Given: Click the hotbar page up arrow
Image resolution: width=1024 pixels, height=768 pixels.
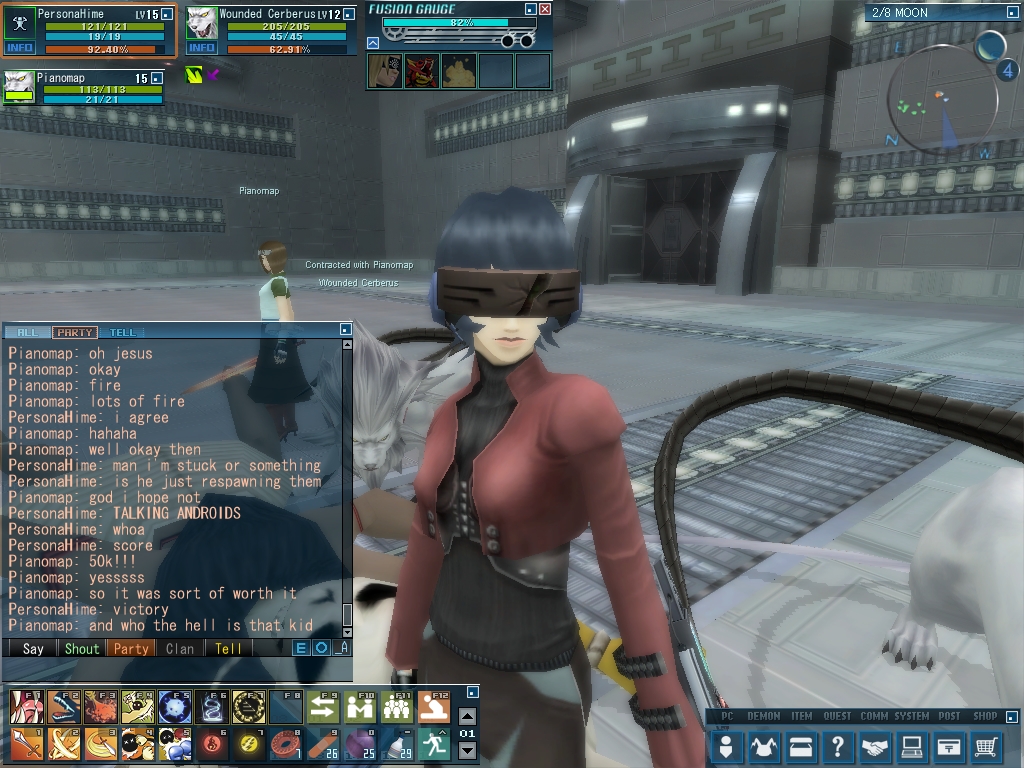Looking at the screenshot, I should (467, 716).
